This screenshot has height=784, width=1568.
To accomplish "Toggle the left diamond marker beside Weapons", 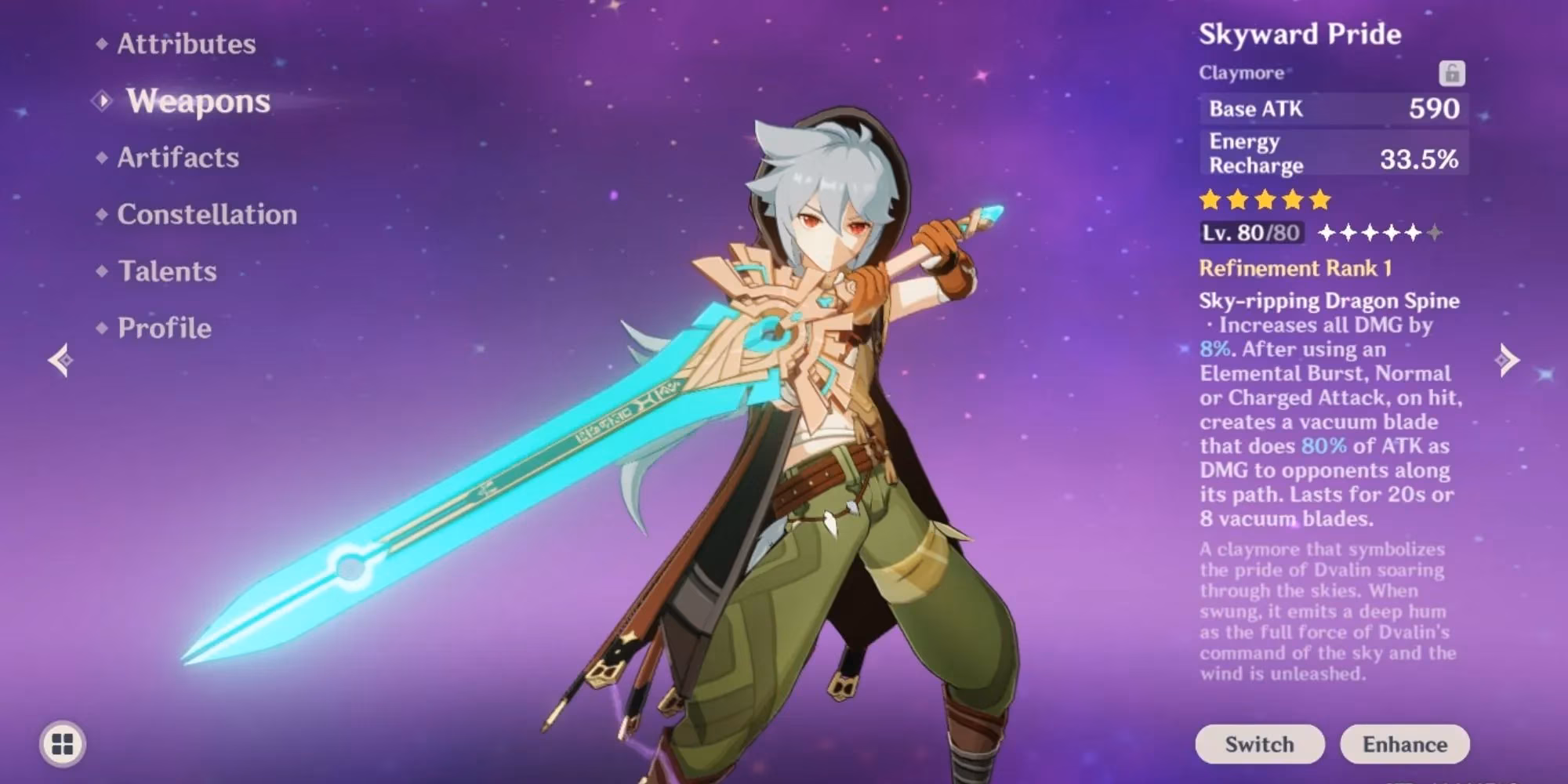I will click(x=100, y=101).
